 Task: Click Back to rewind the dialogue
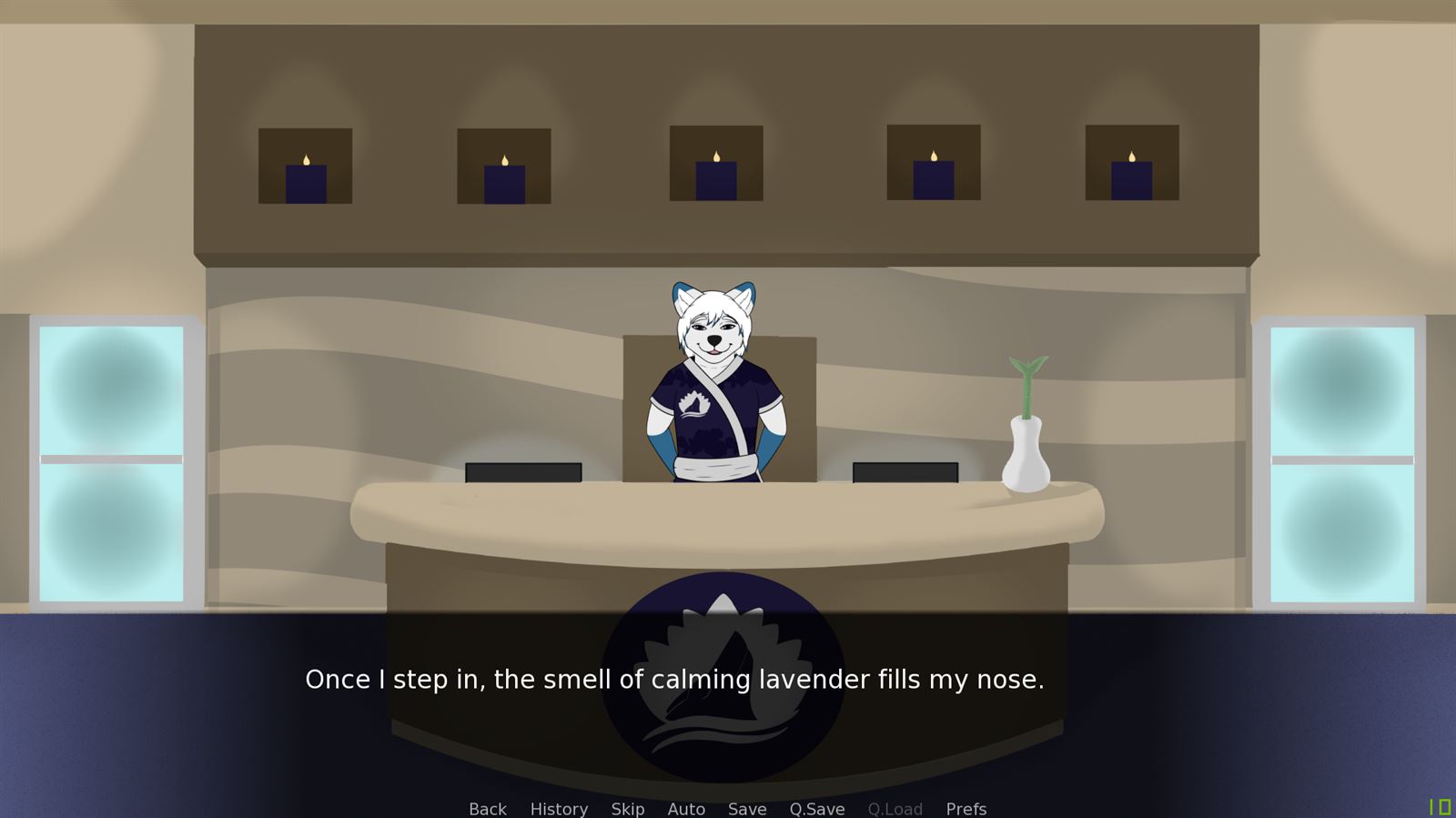point(487,809)
